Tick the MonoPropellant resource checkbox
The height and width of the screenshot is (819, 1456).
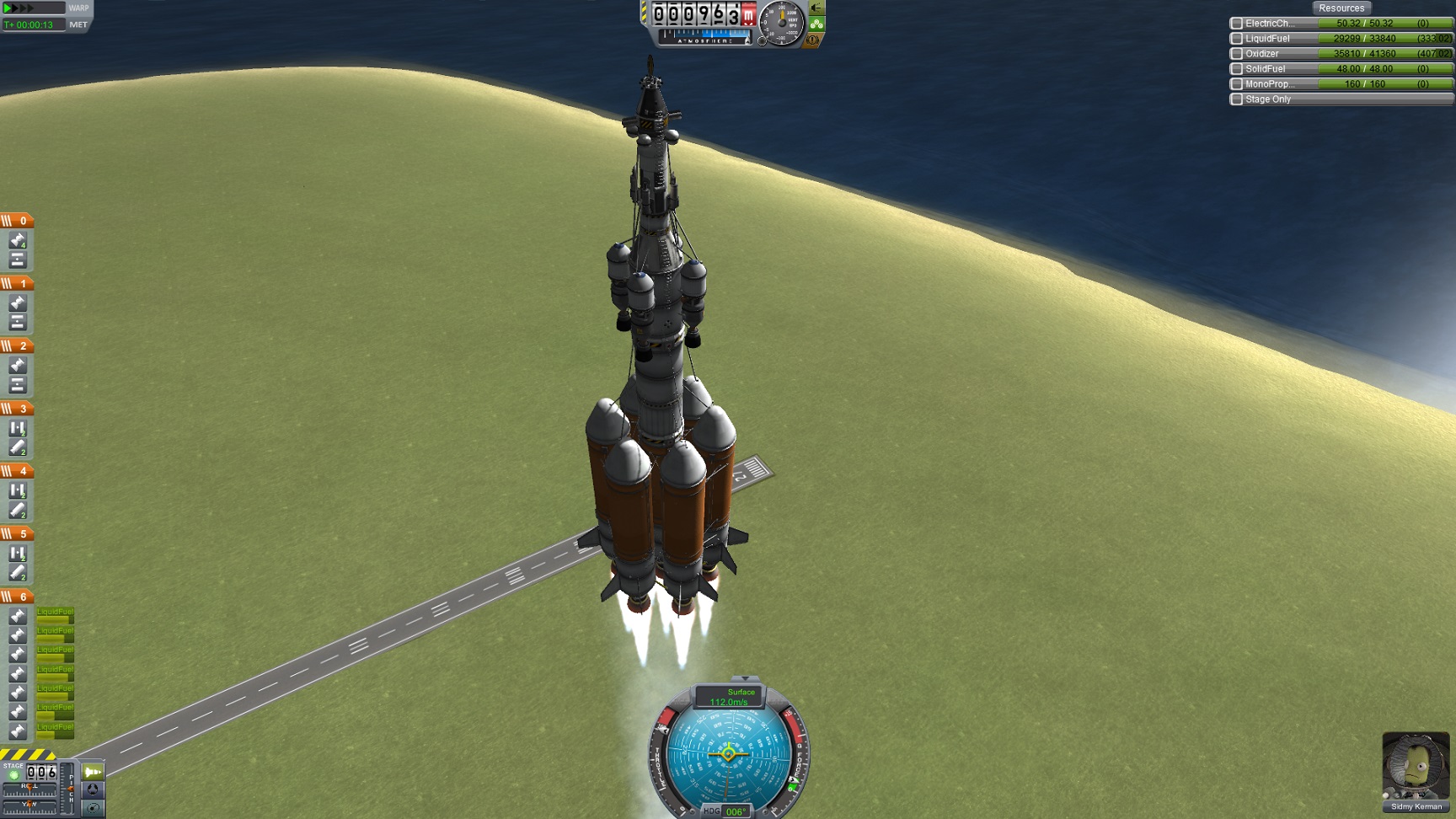(x=1236, y=84)
